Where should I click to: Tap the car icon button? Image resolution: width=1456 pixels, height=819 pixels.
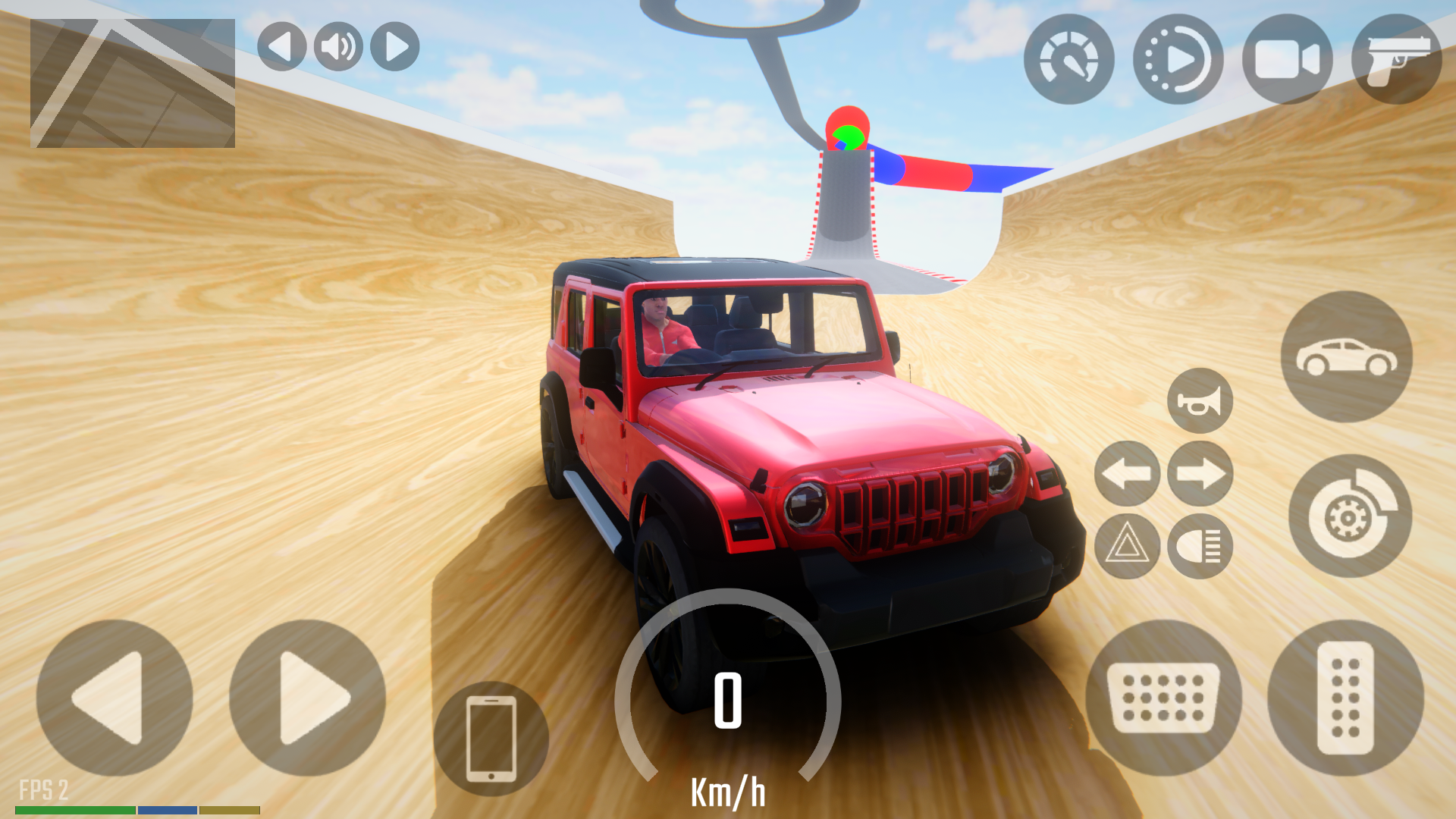tap(1346, 356)
